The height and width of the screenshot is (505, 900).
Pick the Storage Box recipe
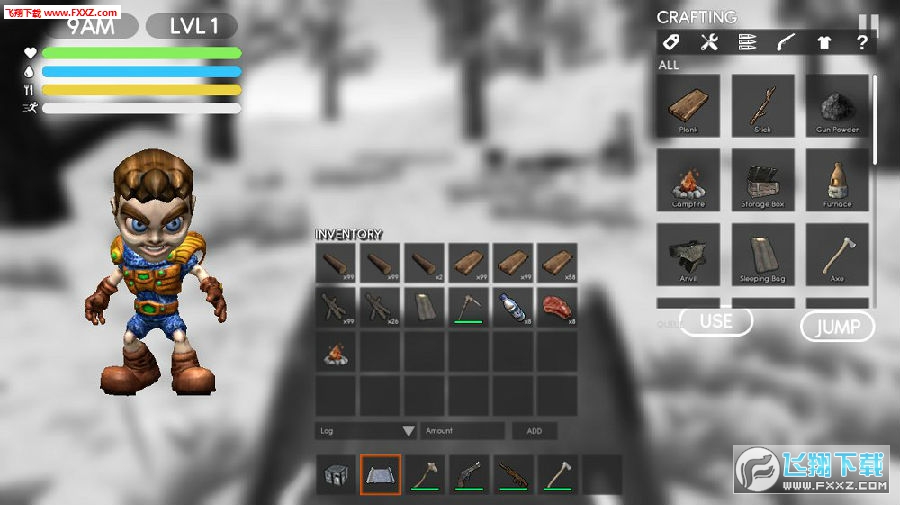click(763, 179)
